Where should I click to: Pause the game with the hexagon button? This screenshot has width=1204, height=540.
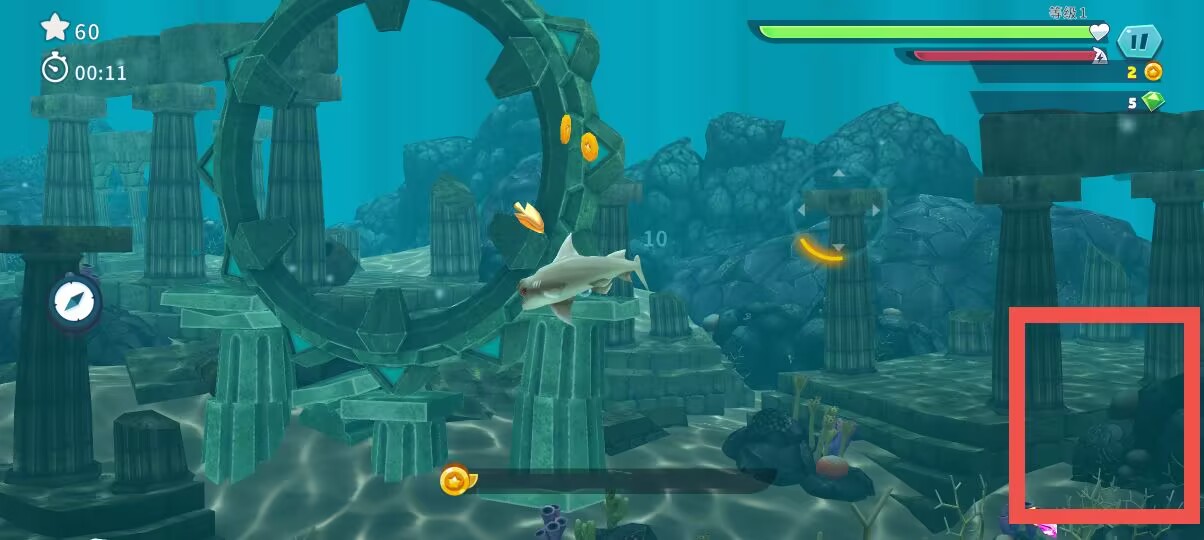click(x=1139, y=42)
